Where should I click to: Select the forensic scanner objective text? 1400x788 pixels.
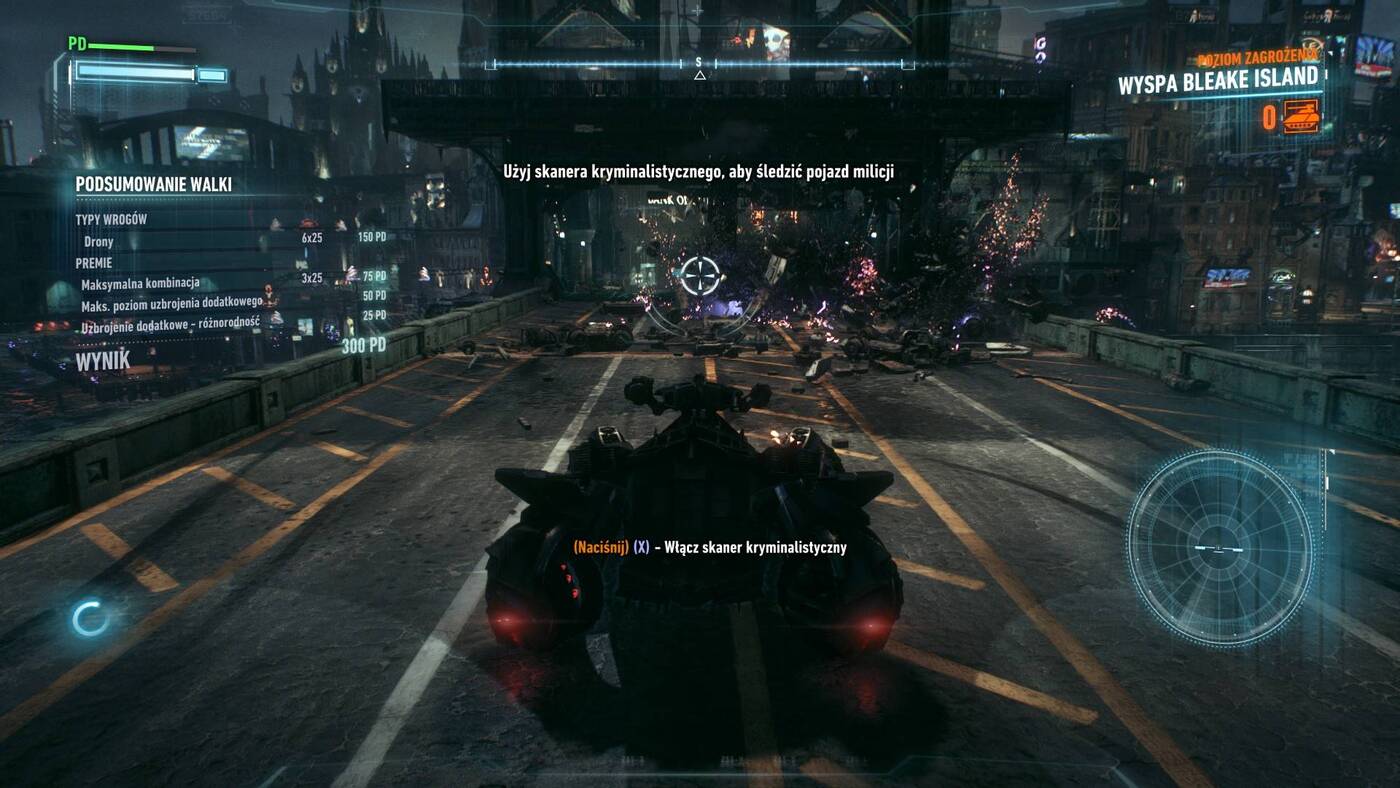click(698, 172)
